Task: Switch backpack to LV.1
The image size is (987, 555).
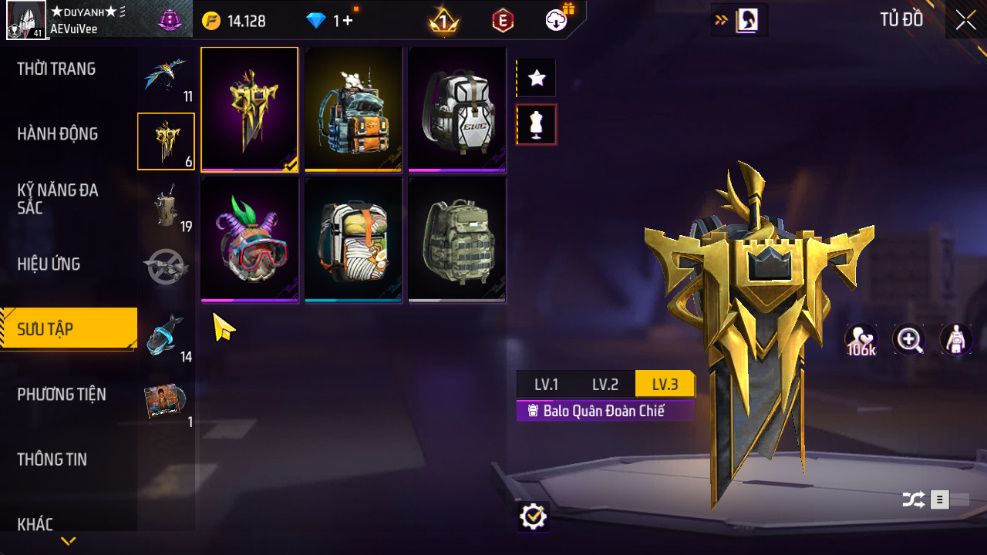Action: click(546, 384)
